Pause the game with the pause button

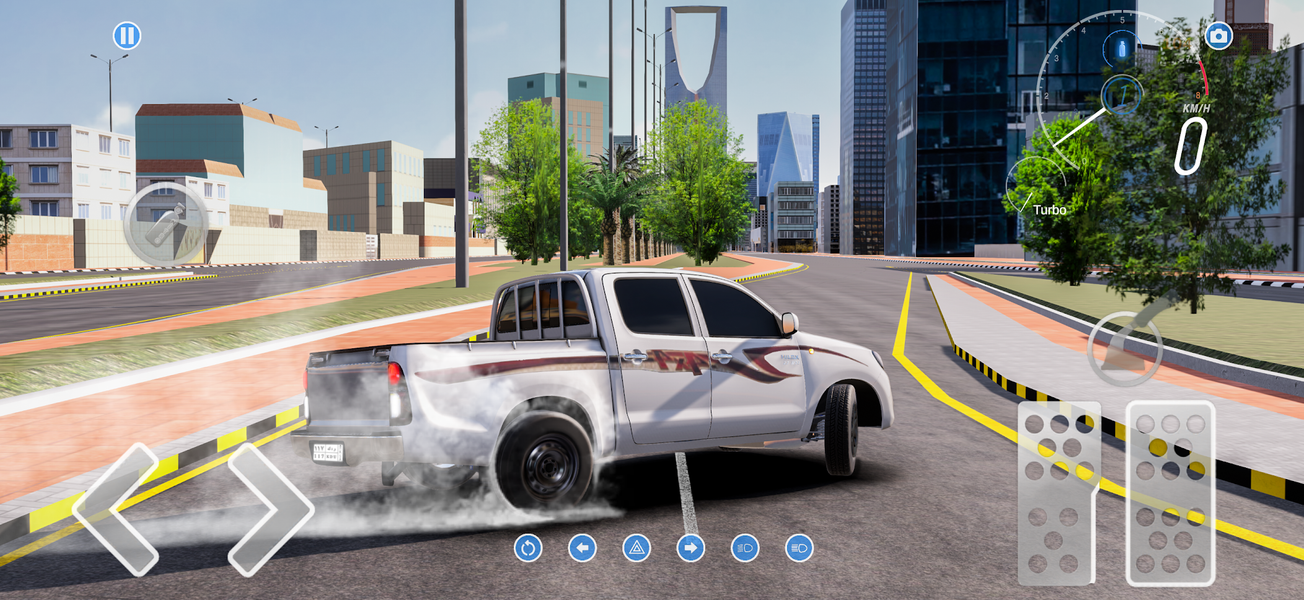tap(127, 37)
